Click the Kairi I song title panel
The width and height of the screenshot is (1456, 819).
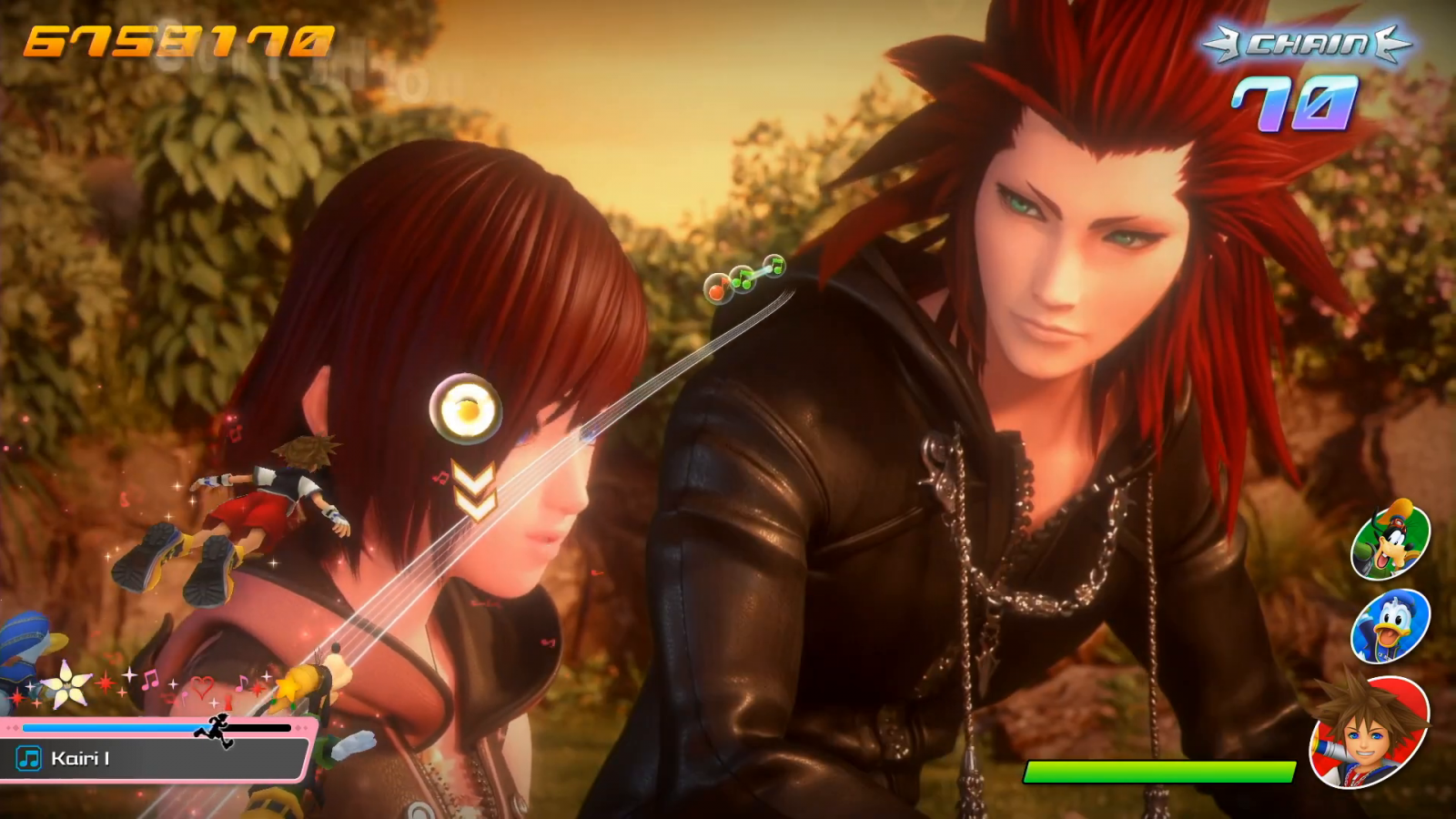click(155, 758)
